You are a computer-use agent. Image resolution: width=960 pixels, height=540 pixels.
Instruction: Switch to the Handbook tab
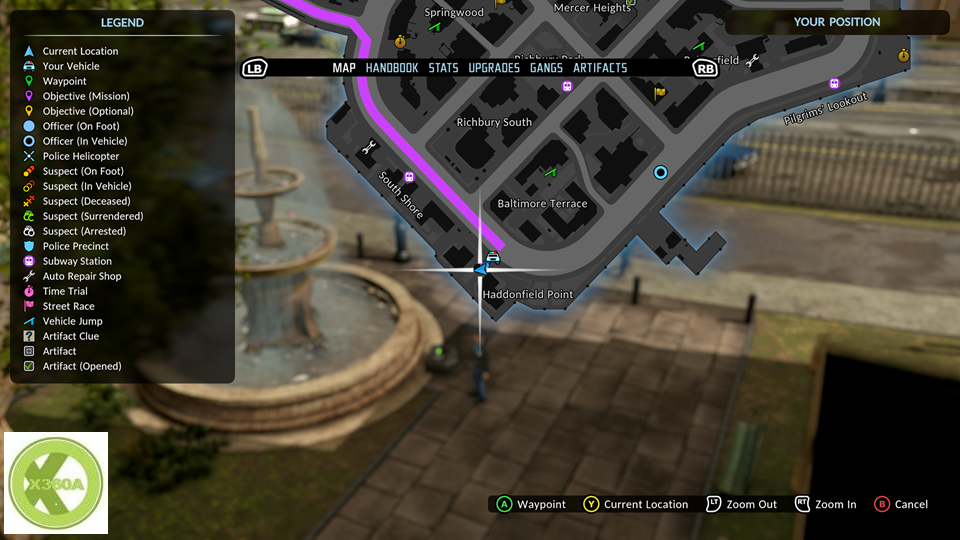point(392,68)
